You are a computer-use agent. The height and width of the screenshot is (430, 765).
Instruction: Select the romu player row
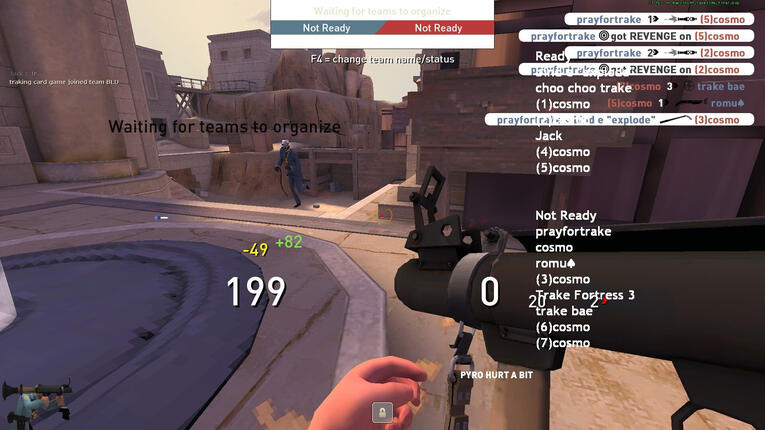[x=554, y=263]
